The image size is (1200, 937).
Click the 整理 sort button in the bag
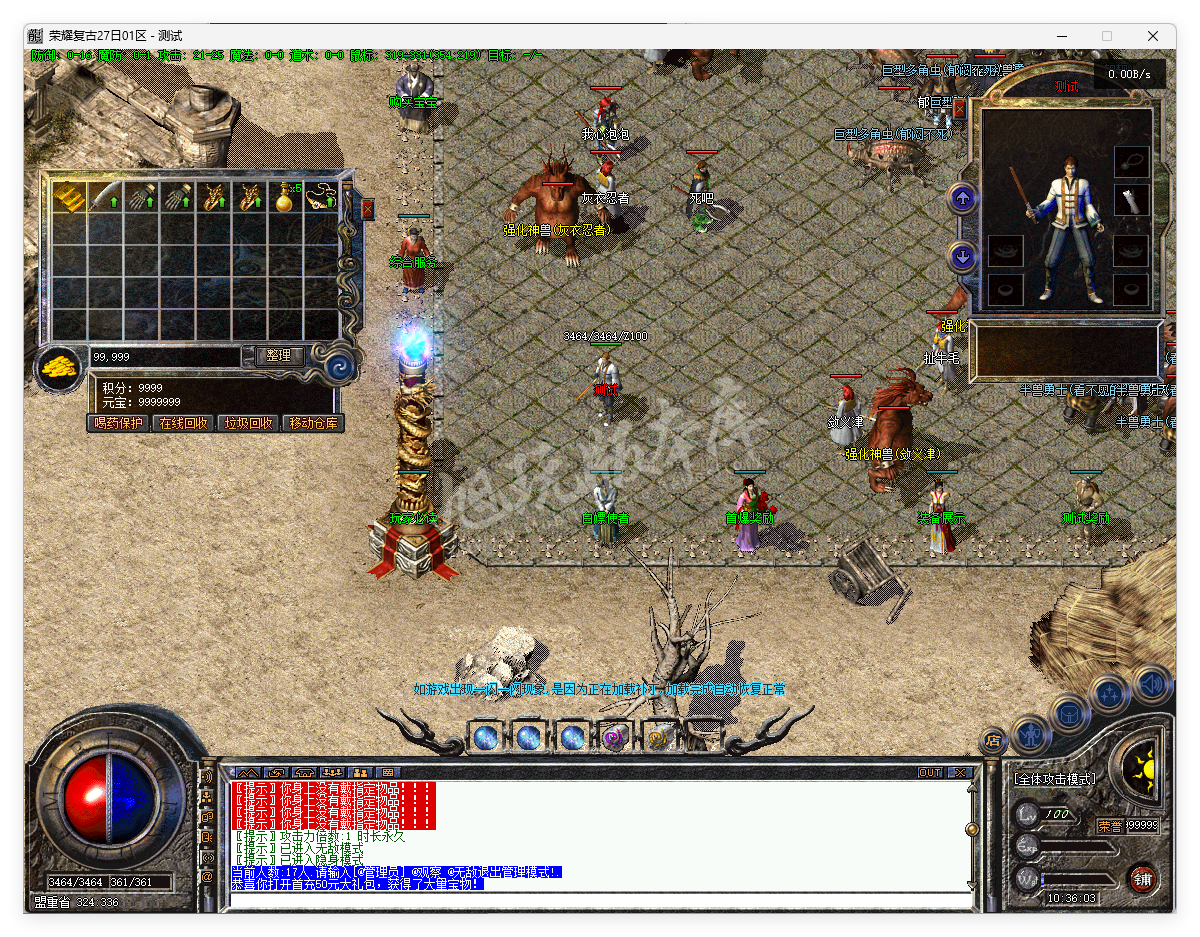(279, 355)
